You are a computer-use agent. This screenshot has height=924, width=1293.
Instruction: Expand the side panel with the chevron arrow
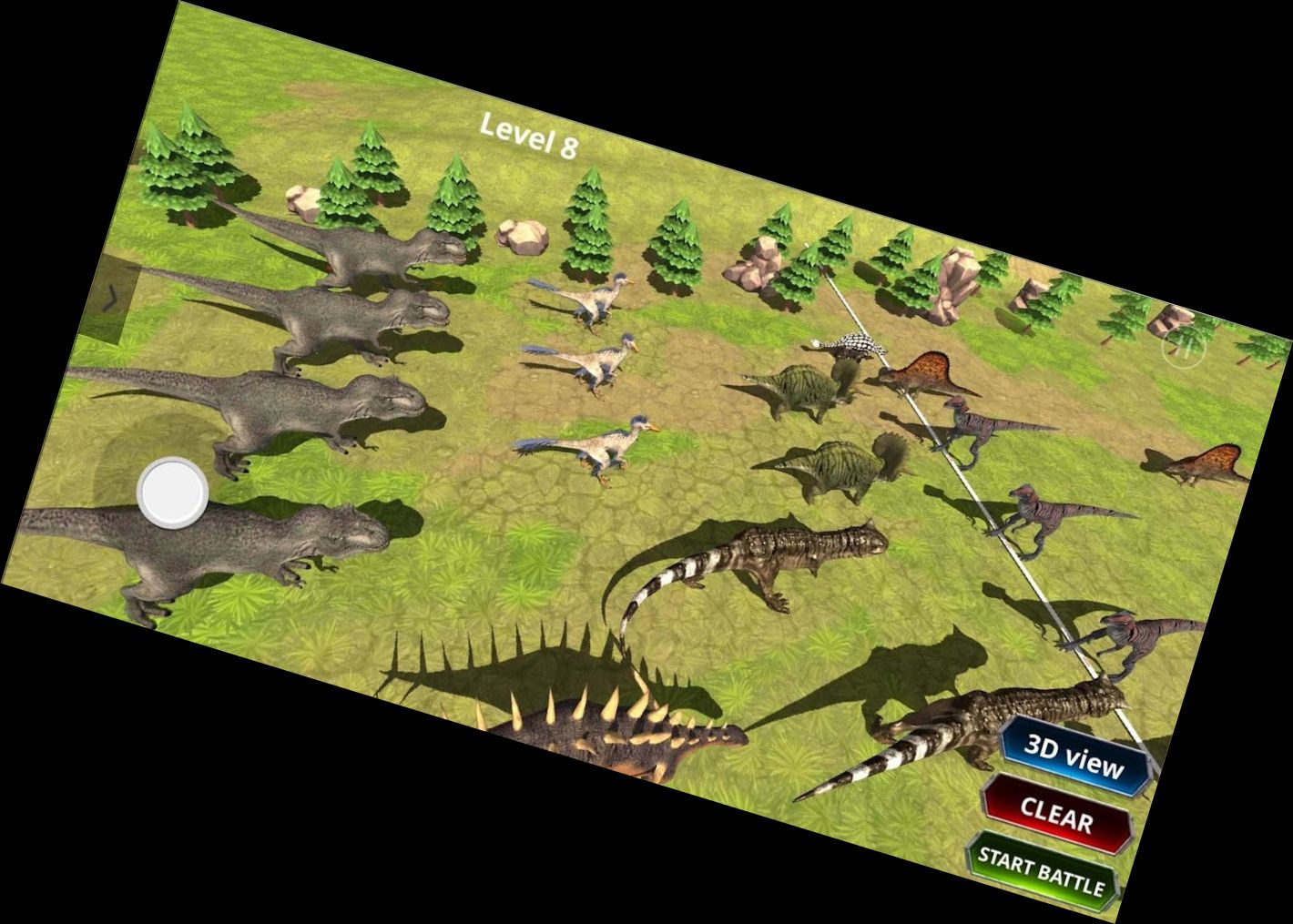tap(109, 296)
